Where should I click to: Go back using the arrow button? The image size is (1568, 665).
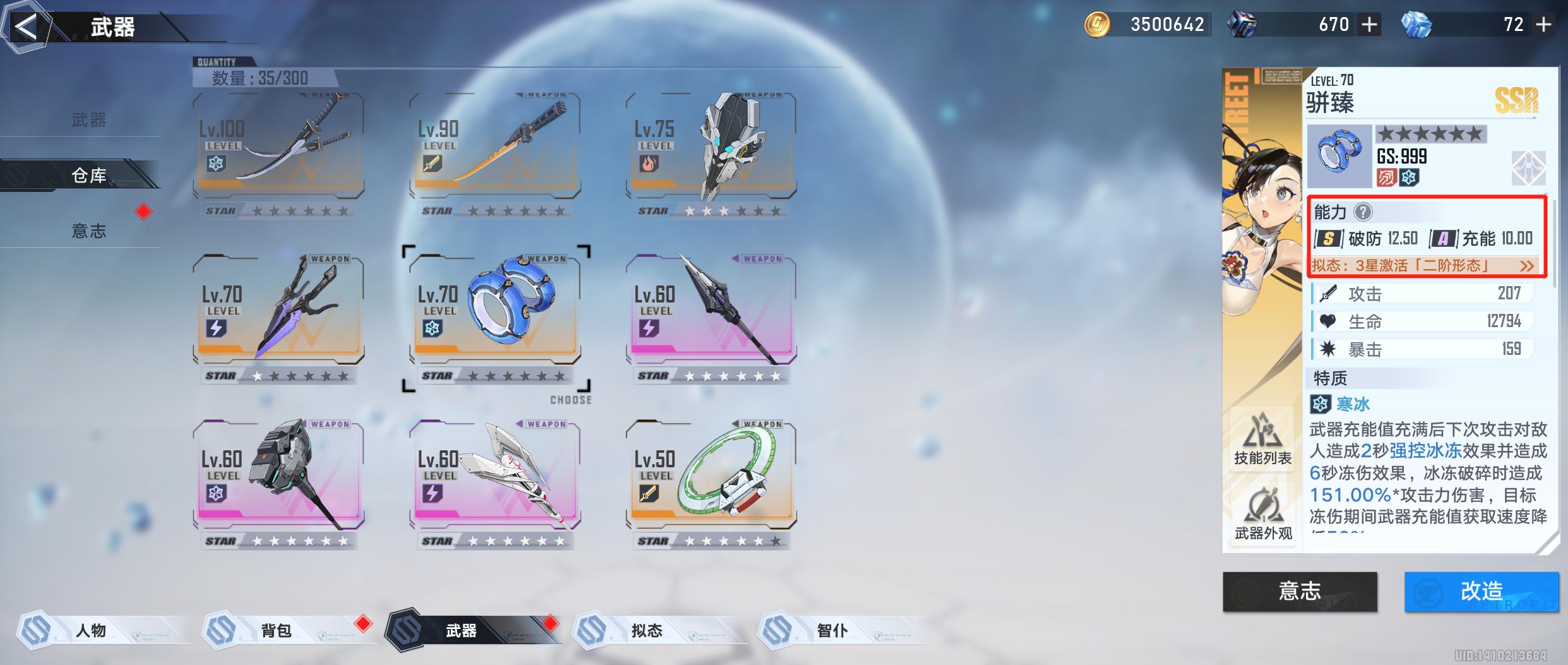tap(25, 27)
